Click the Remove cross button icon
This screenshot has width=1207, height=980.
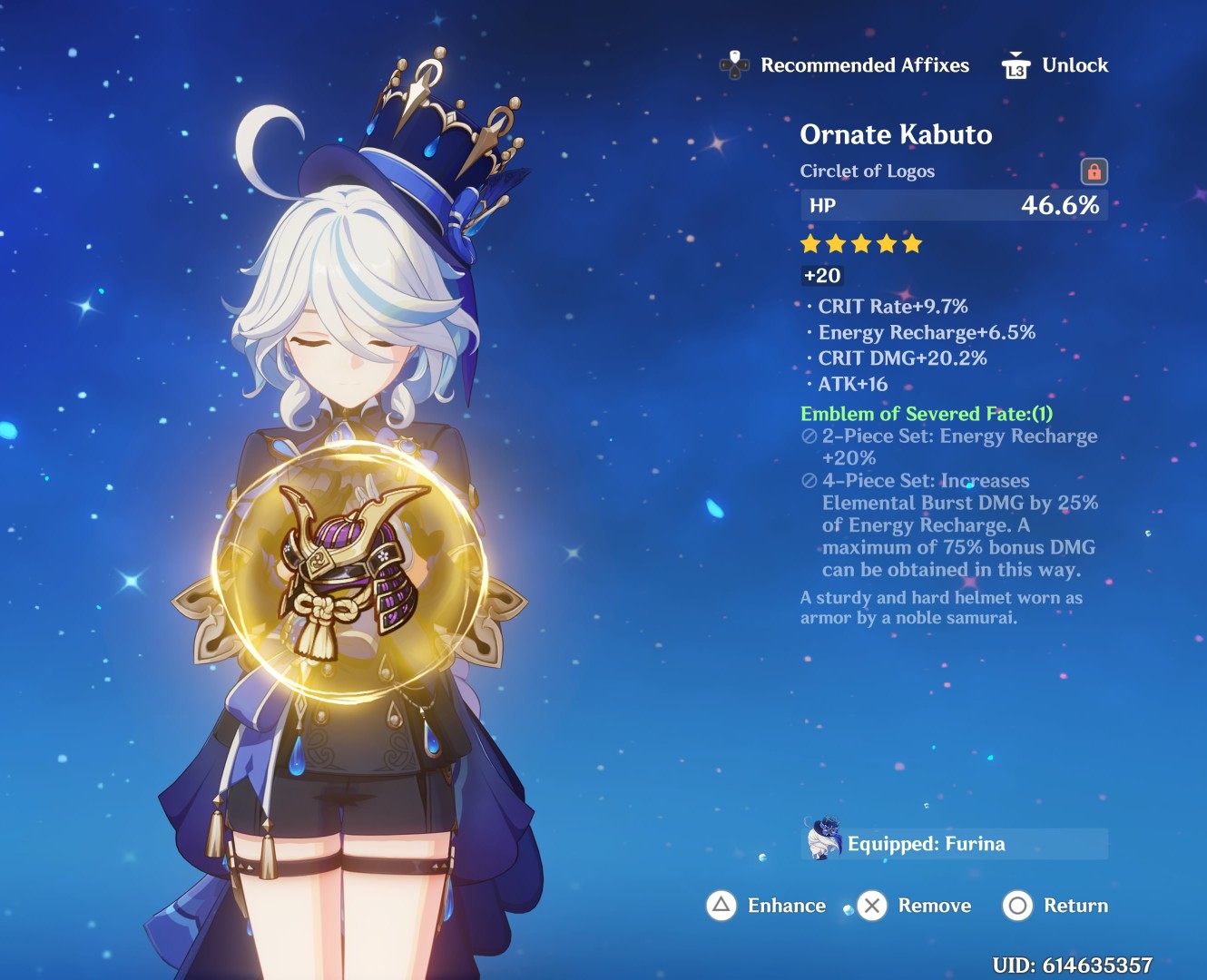[872, 906]
